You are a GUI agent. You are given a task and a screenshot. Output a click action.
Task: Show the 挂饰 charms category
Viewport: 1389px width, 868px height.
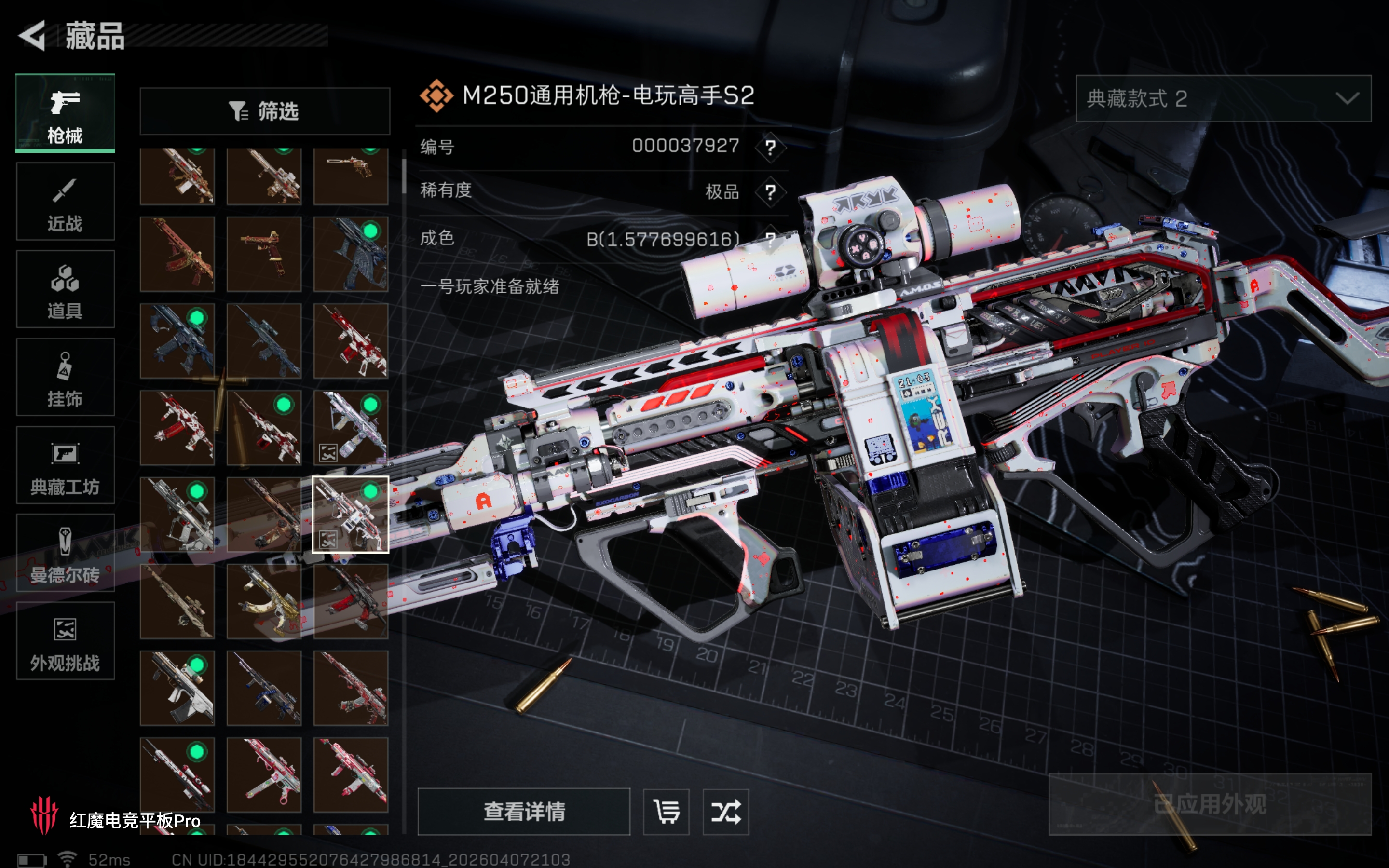(x=65, y=377)
